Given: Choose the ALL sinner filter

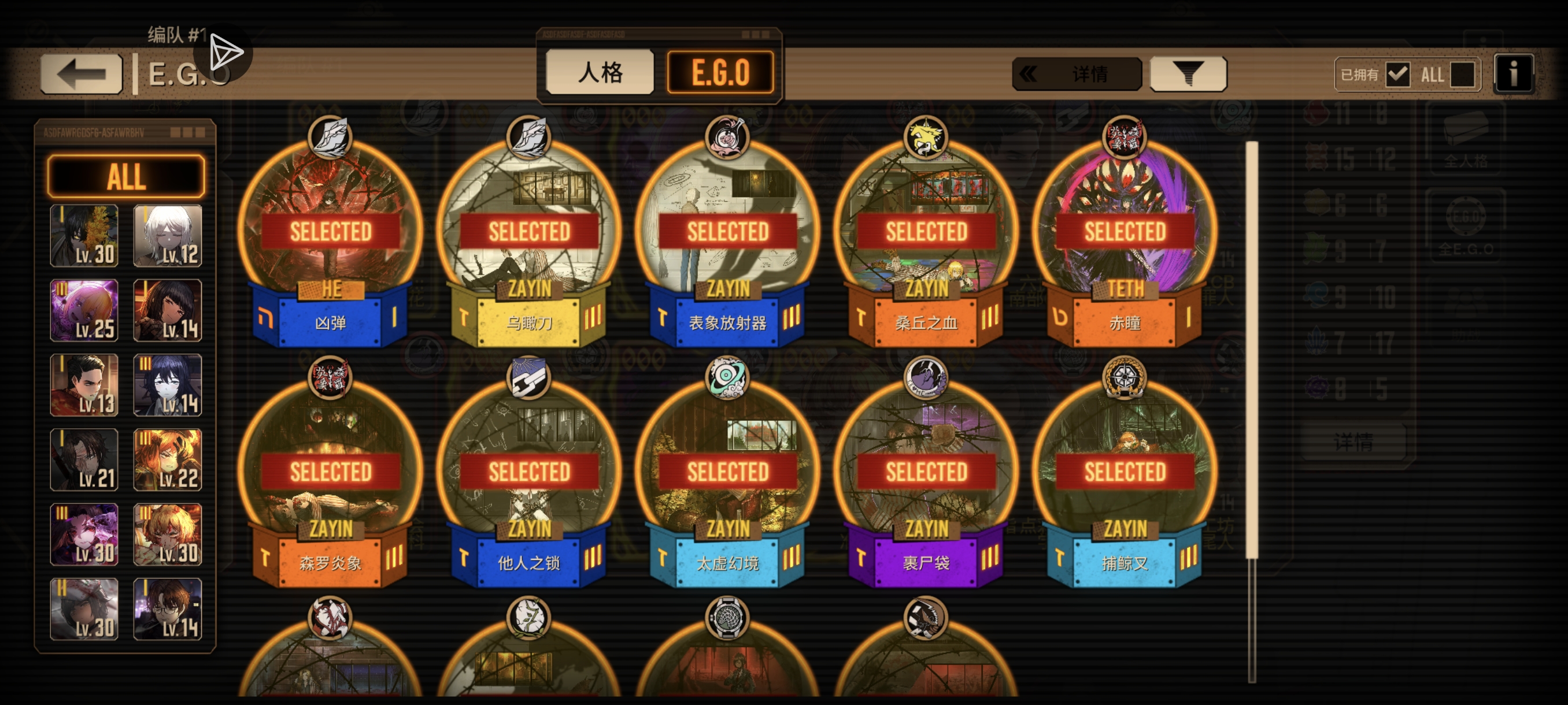Looking at the screenshot, I should 126,176.
